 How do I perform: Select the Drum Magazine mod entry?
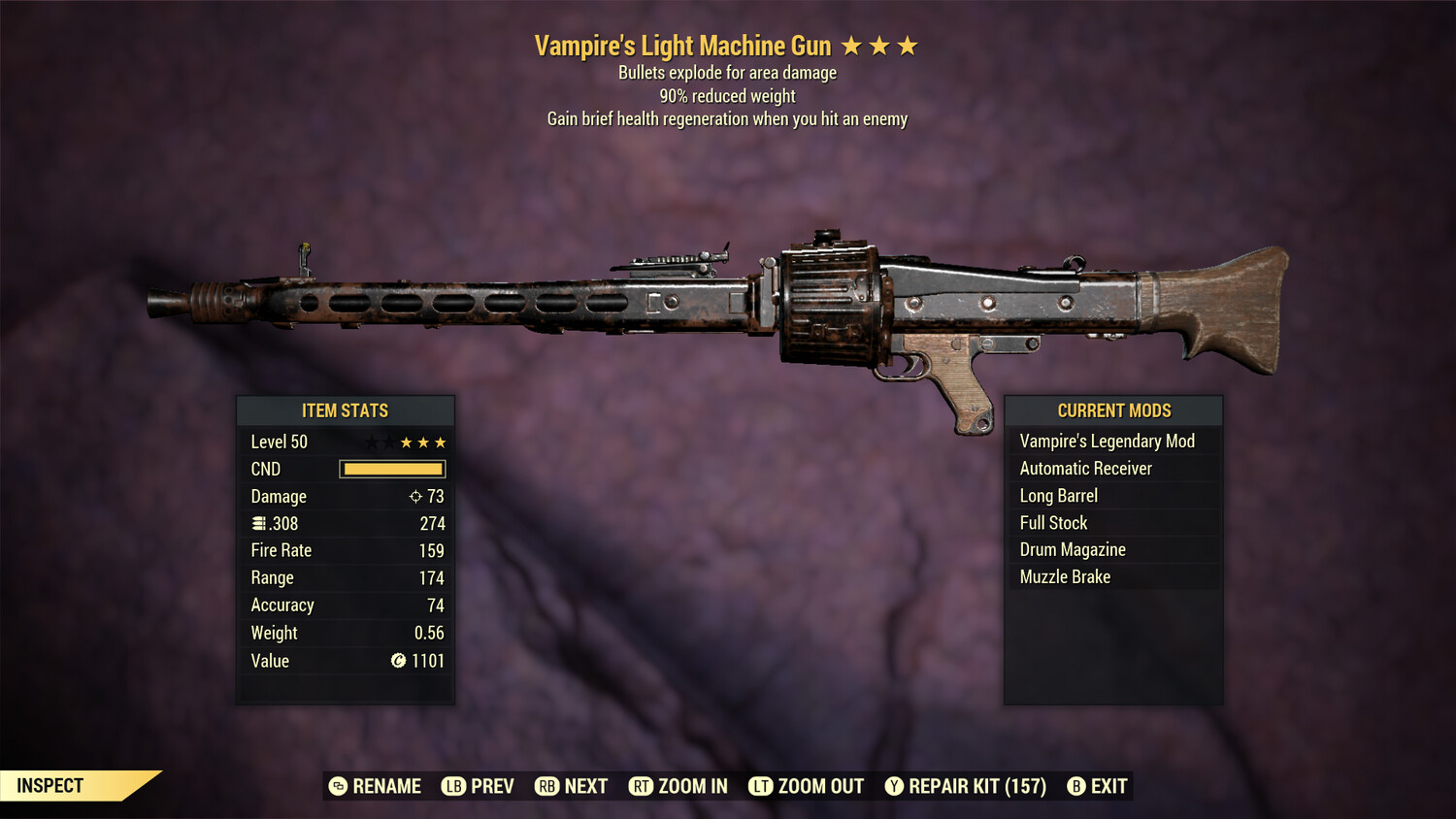[x=1072, y=549]
